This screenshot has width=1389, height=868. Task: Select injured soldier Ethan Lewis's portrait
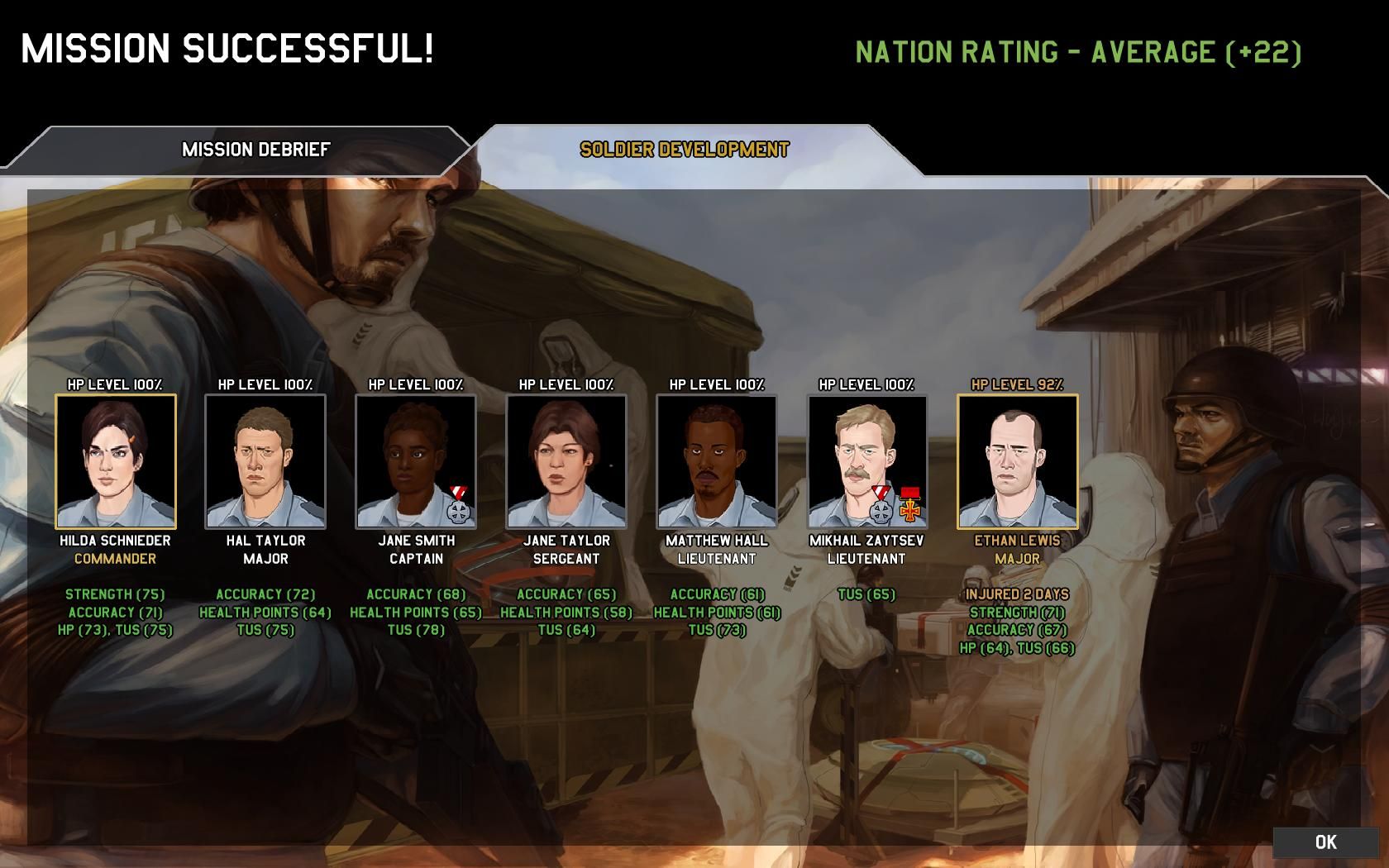pyautogui.click(x=1018, y=461)
